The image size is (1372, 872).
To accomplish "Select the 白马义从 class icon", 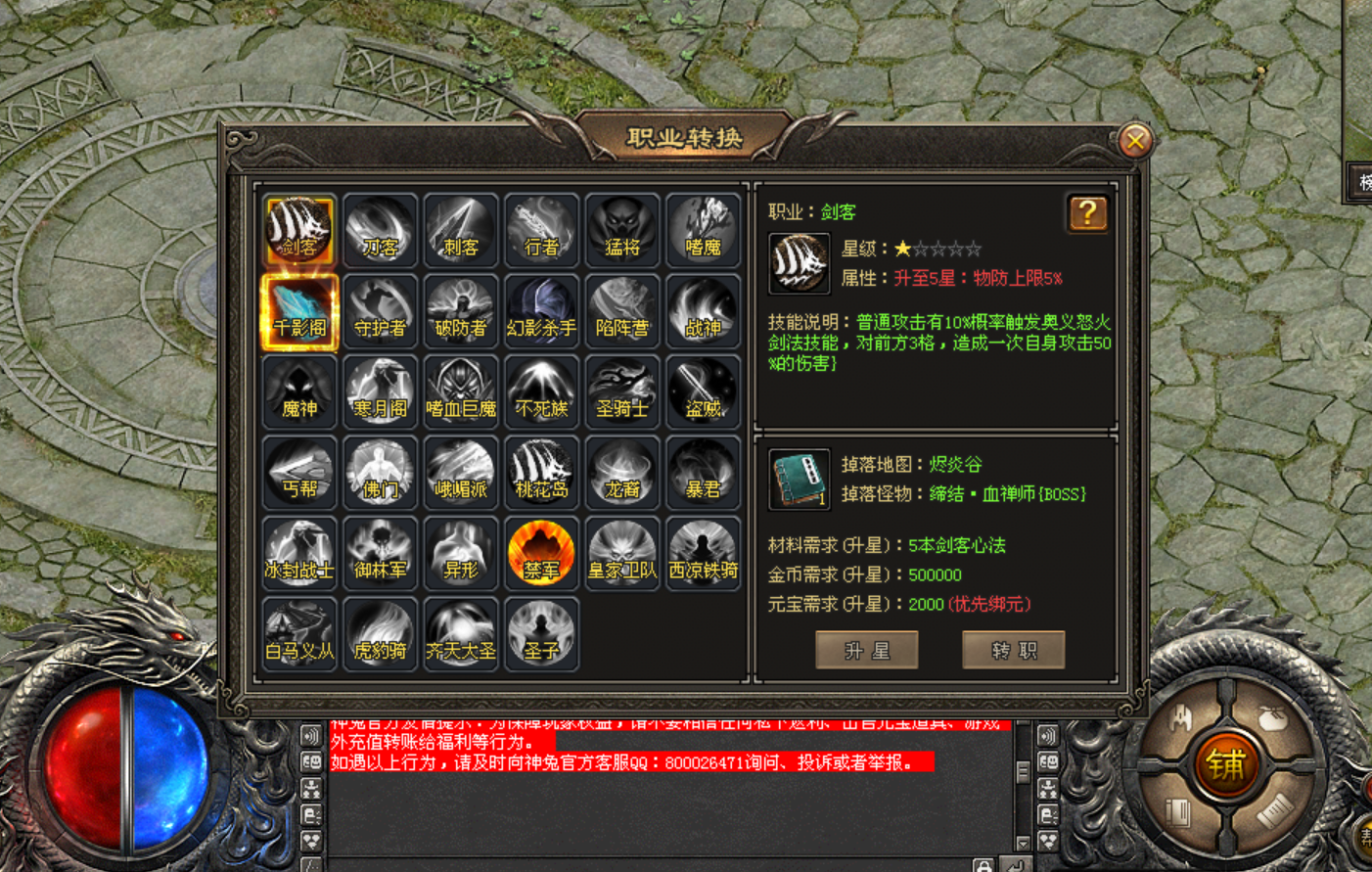I will [299, 634].
